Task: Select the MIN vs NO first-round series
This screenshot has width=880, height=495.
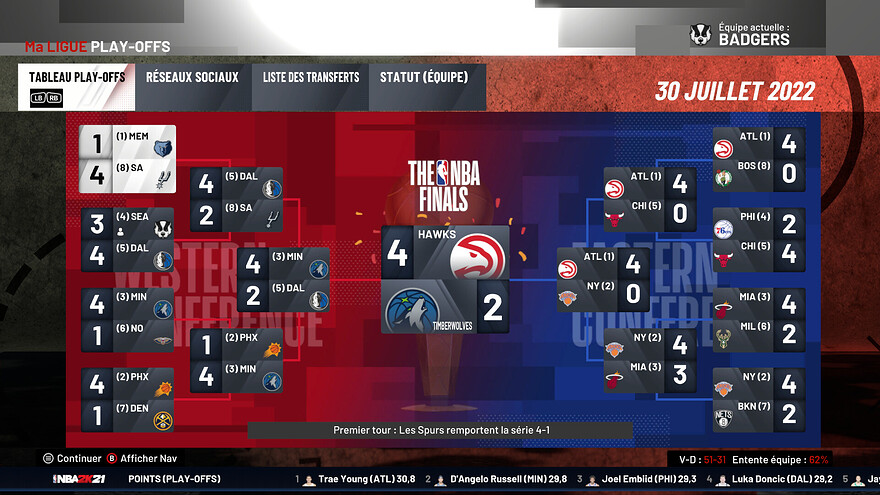Action: 128,320
